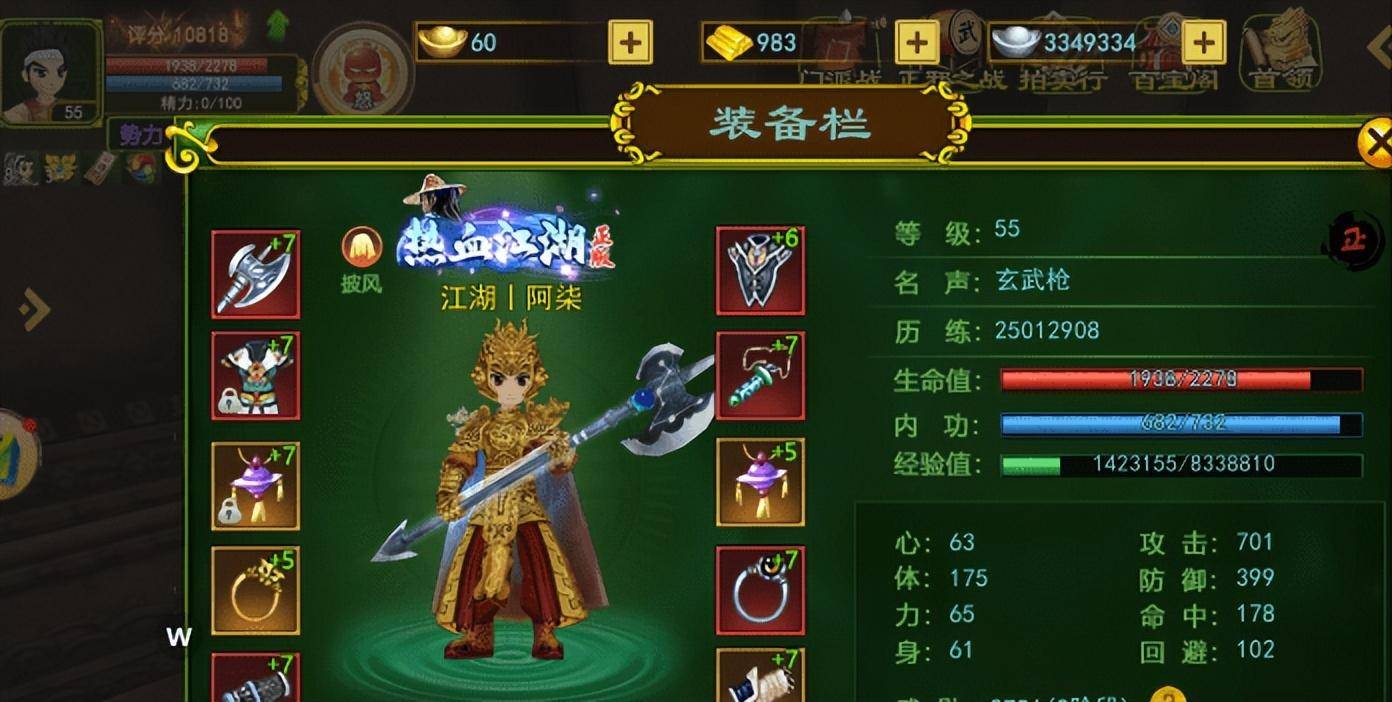This screenshot has width=1392, height=702.
Task: Open the +6 dark vest equipment slot
Action: point(760,270)
